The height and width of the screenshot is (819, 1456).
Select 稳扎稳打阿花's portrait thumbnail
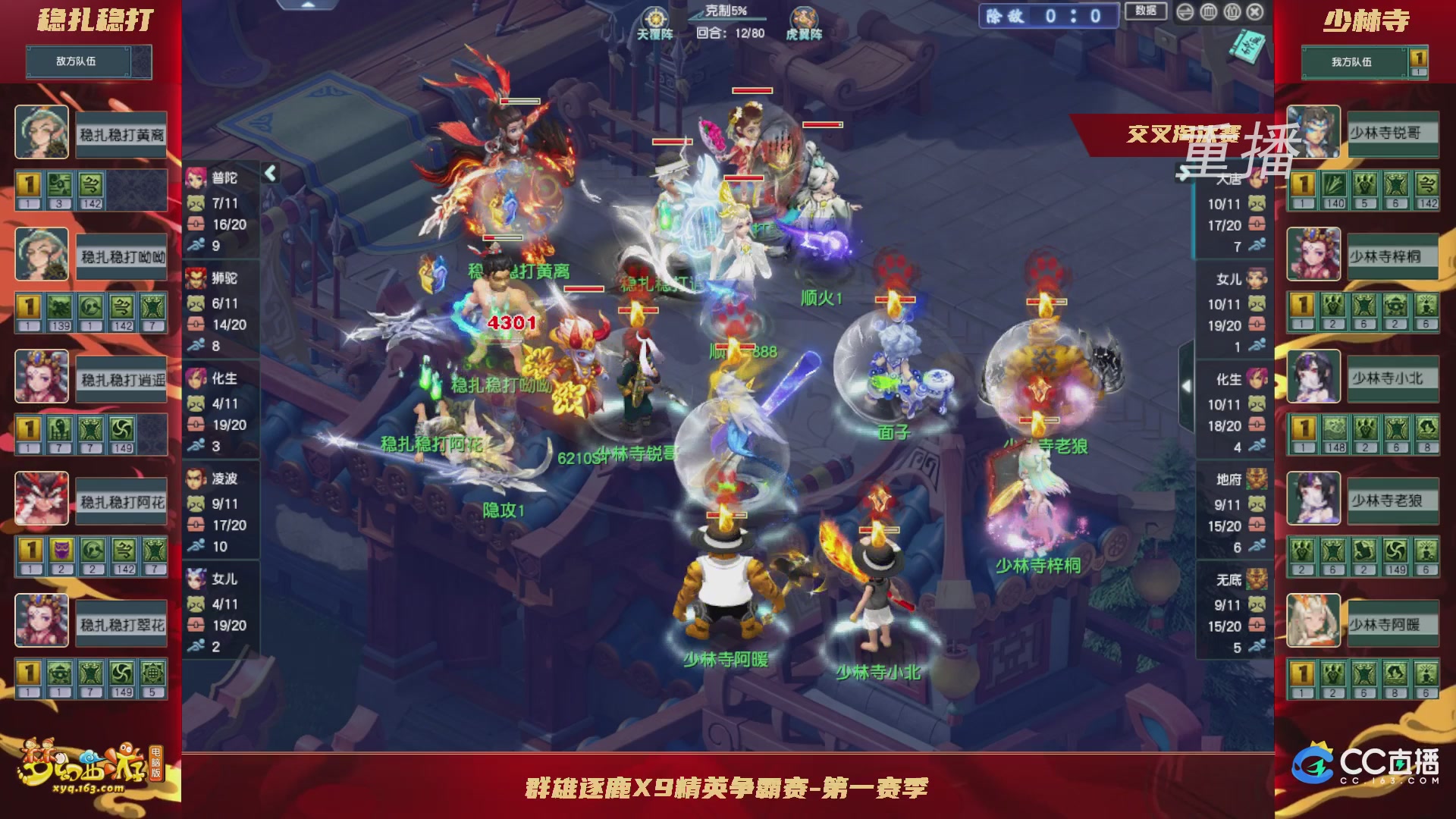(x=42, y=500)
